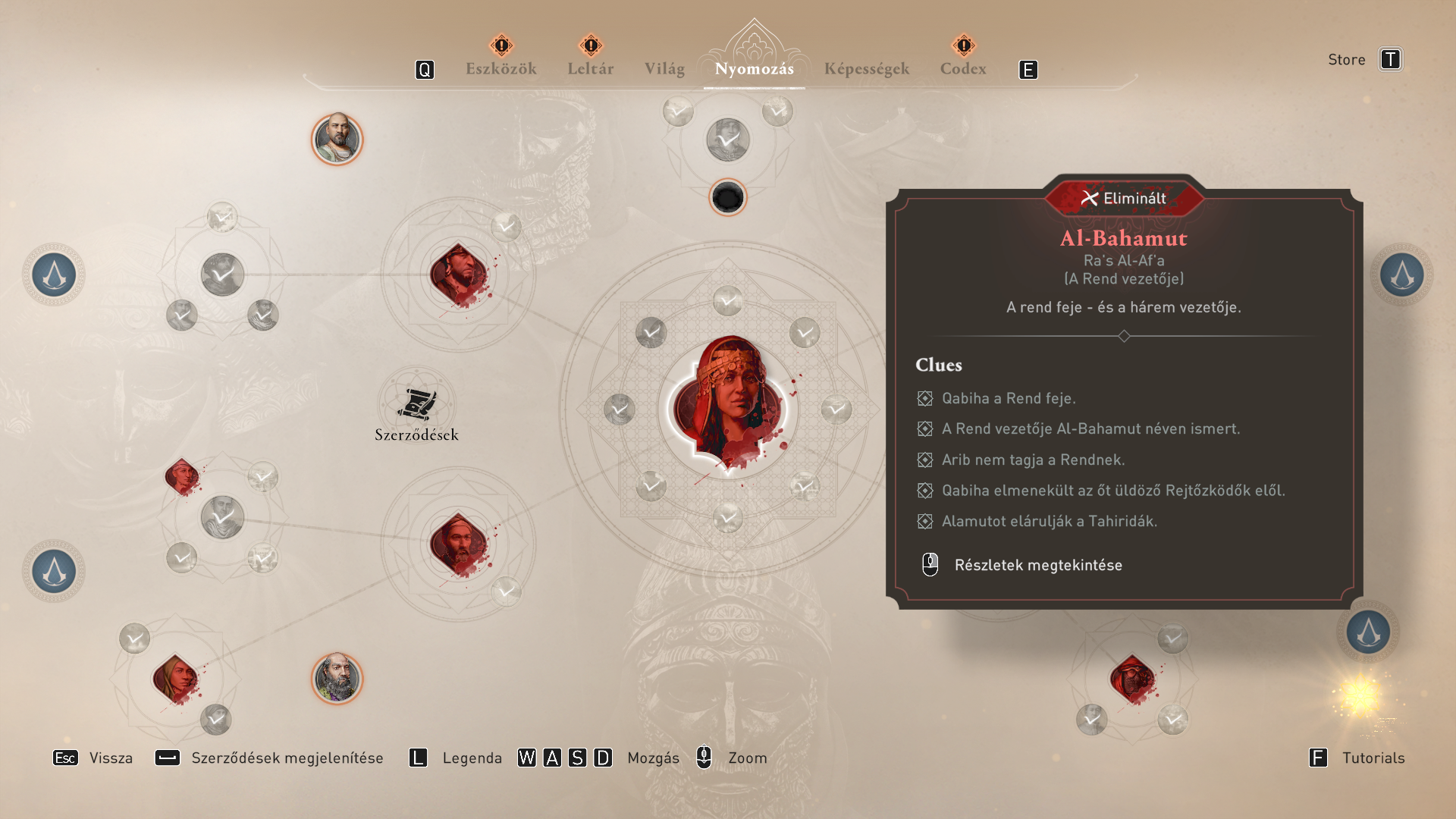Screen dimensions: 1456x819
Task: Select the hooded red target portrait
Action: click(x=1132, y=678)
